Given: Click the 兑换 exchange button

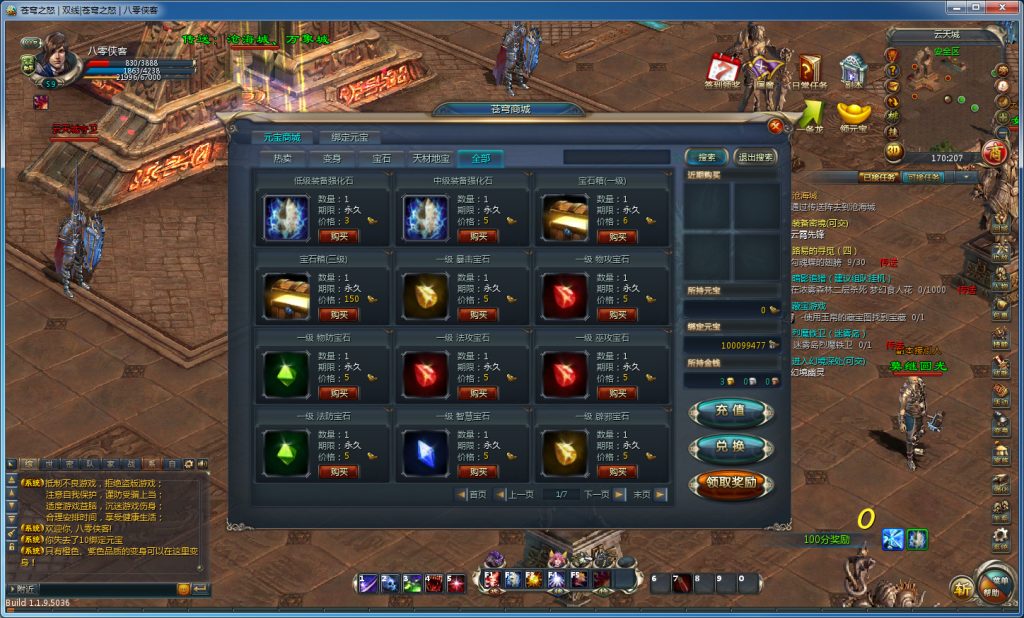Looking at the screenshot, I should pos(730,447).
